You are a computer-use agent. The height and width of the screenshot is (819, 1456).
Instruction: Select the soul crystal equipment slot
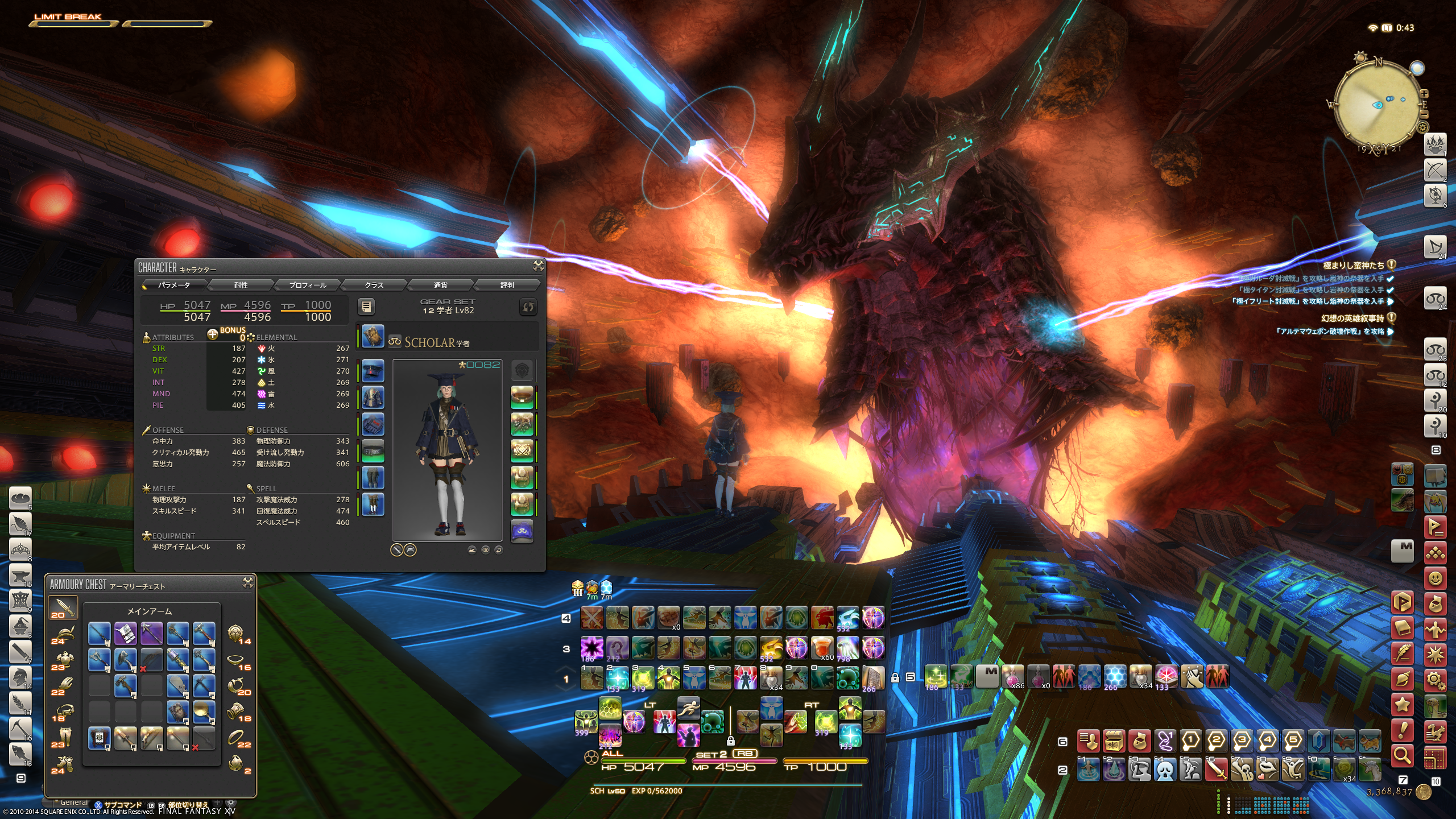522,531
